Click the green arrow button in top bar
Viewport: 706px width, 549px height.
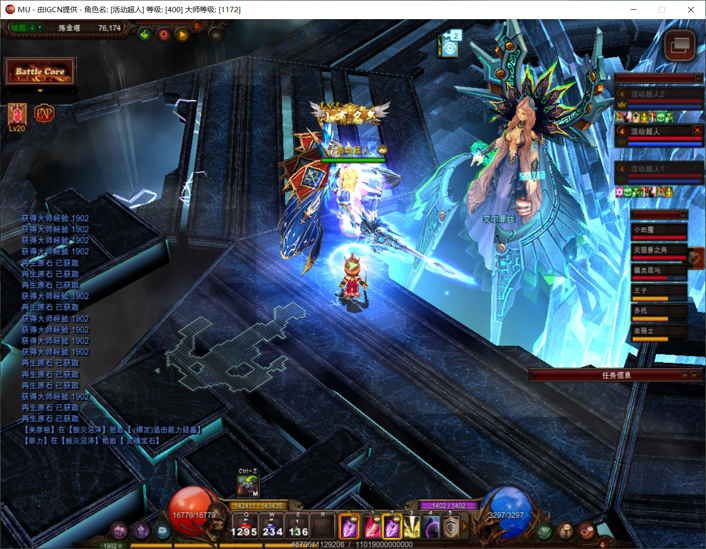coord(145,34)
